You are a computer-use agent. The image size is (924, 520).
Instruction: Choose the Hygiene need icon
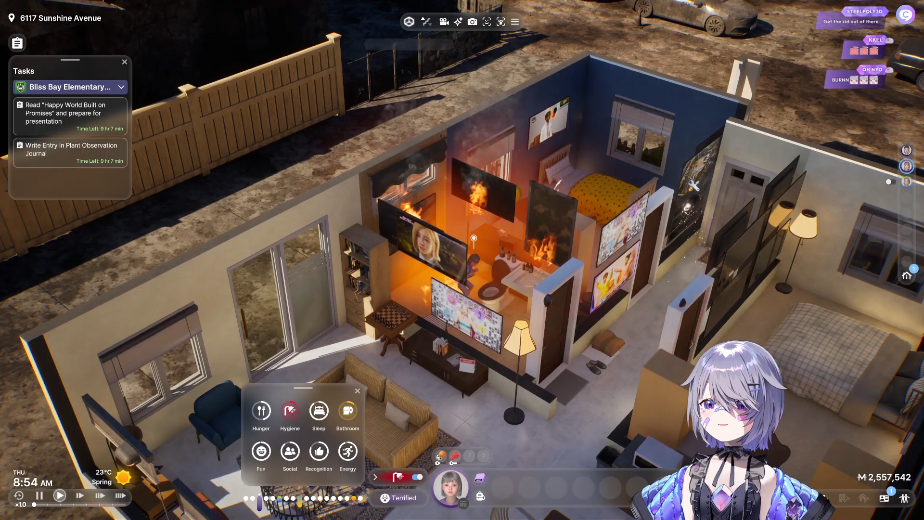pos(290,410)
